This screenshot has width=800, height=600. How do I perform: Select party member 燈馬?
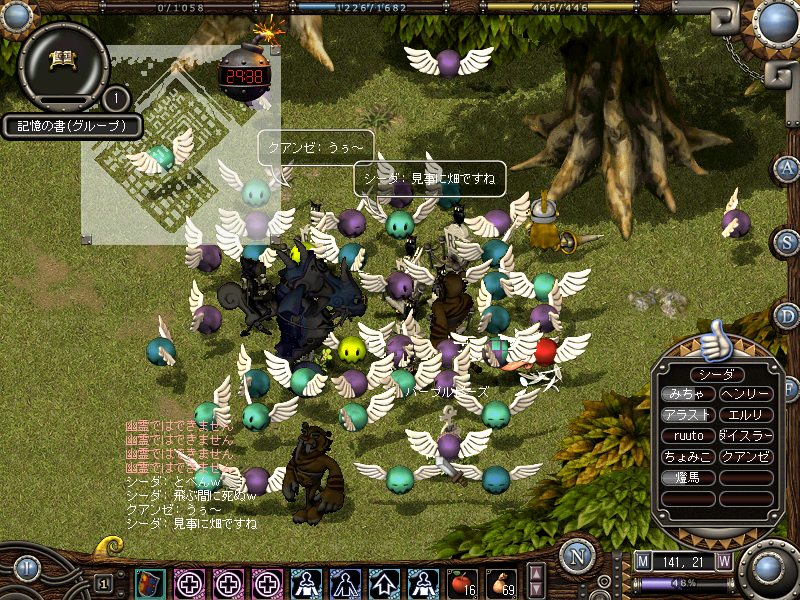pos(687,478)
